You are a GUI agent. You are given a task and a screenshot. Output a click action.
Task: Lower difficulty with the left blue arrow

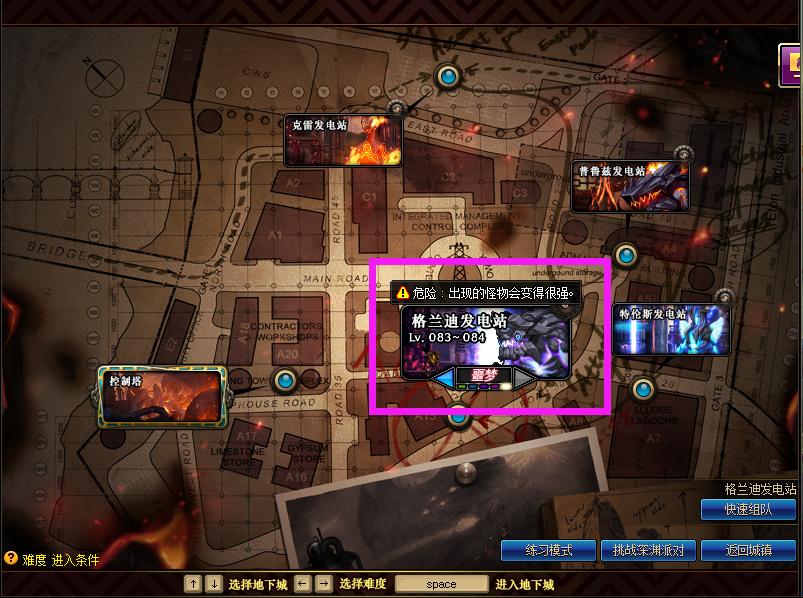click(x=443, y=378)
